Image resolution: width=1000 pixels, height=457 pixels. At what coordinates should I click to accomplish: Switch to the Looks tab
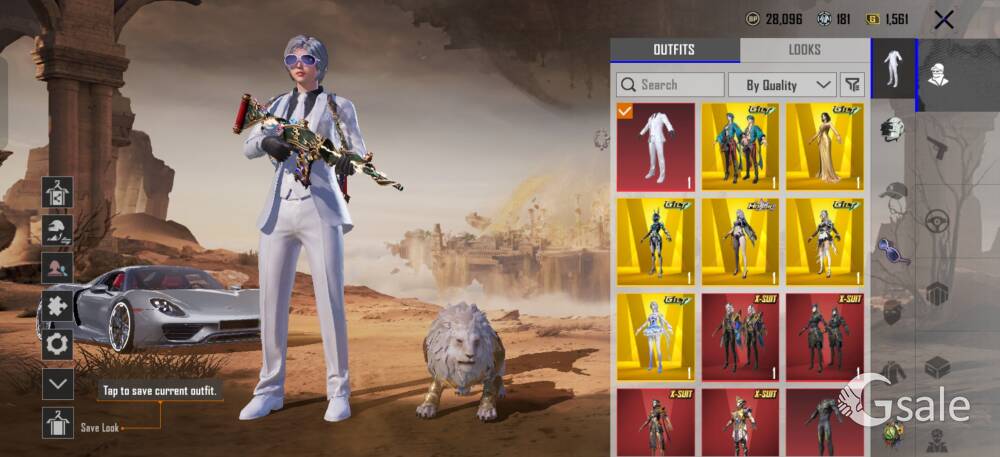[804, 50]
